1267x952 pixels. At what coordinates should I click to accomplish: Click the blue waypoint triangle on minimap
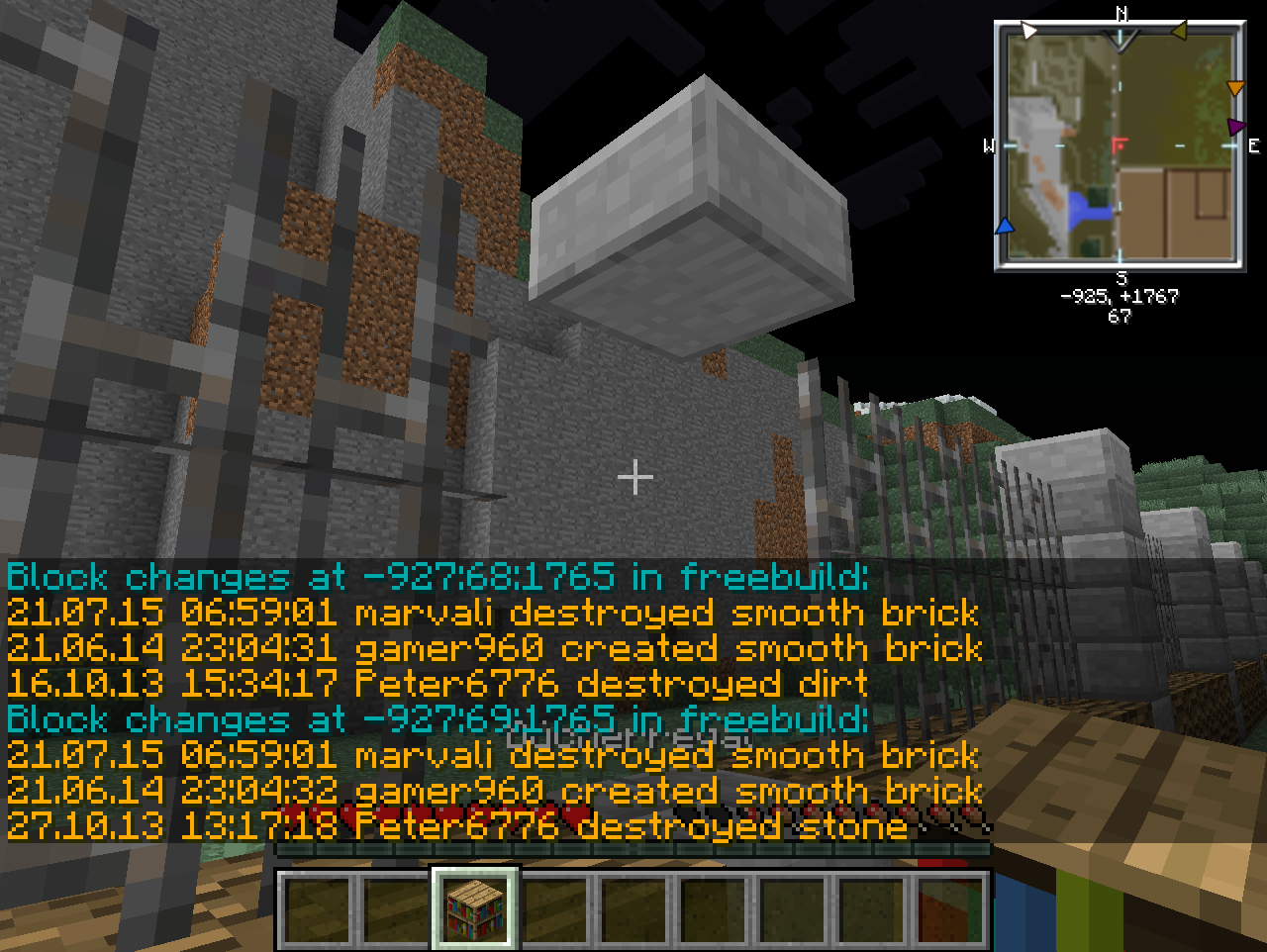1005,226
